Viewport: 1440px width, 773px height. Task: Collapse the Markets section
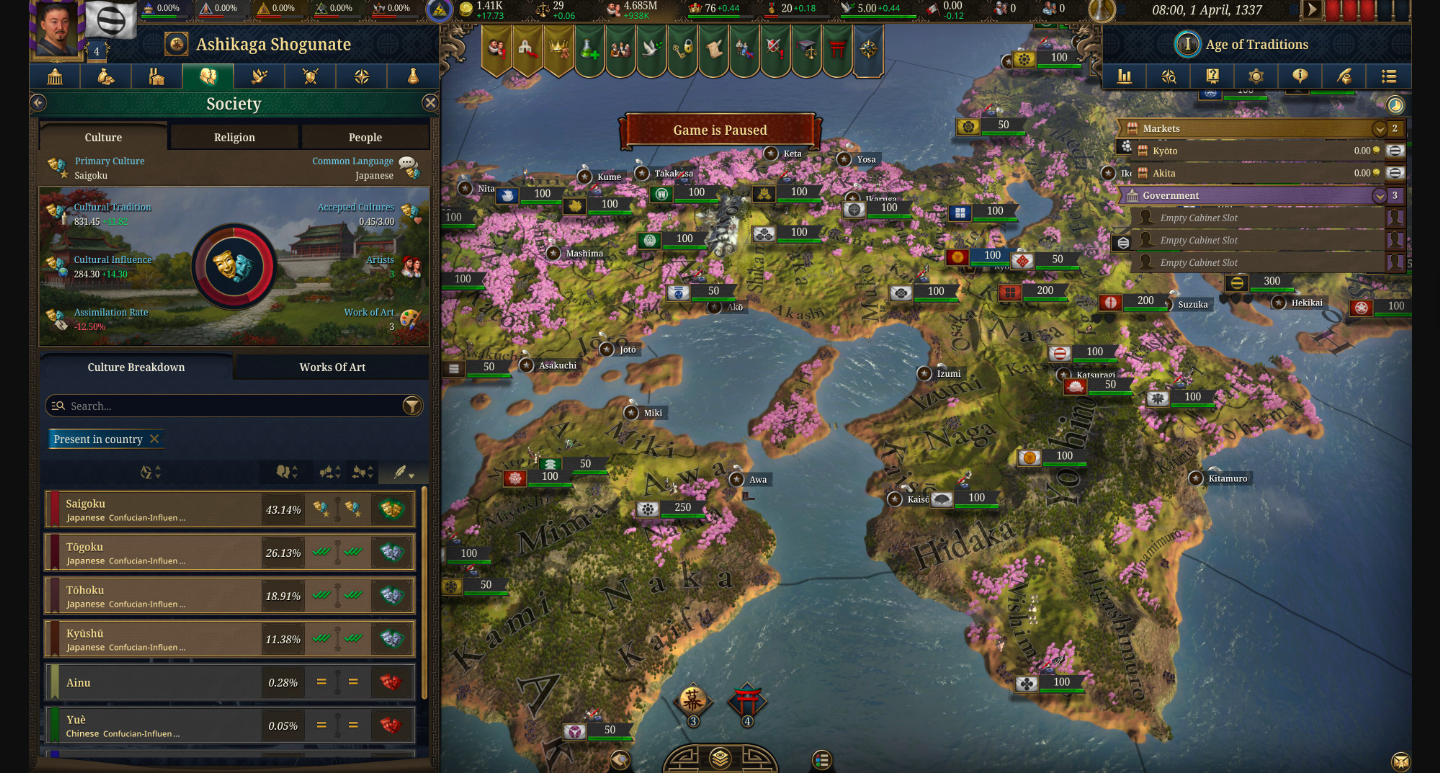click(x=1380, y=128)
